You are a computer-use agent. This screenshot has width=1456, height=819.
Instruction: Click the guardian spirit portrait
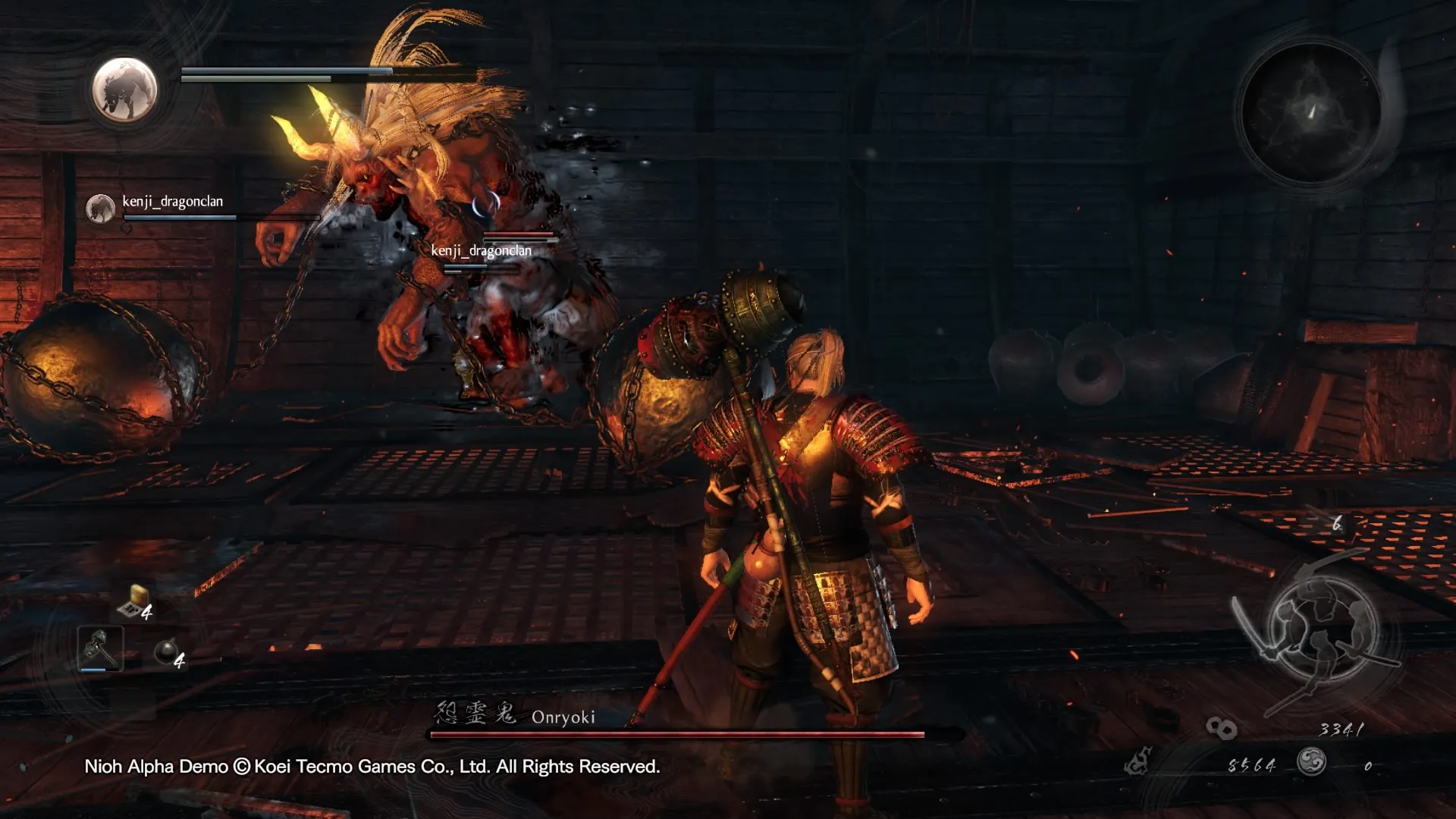124,89
